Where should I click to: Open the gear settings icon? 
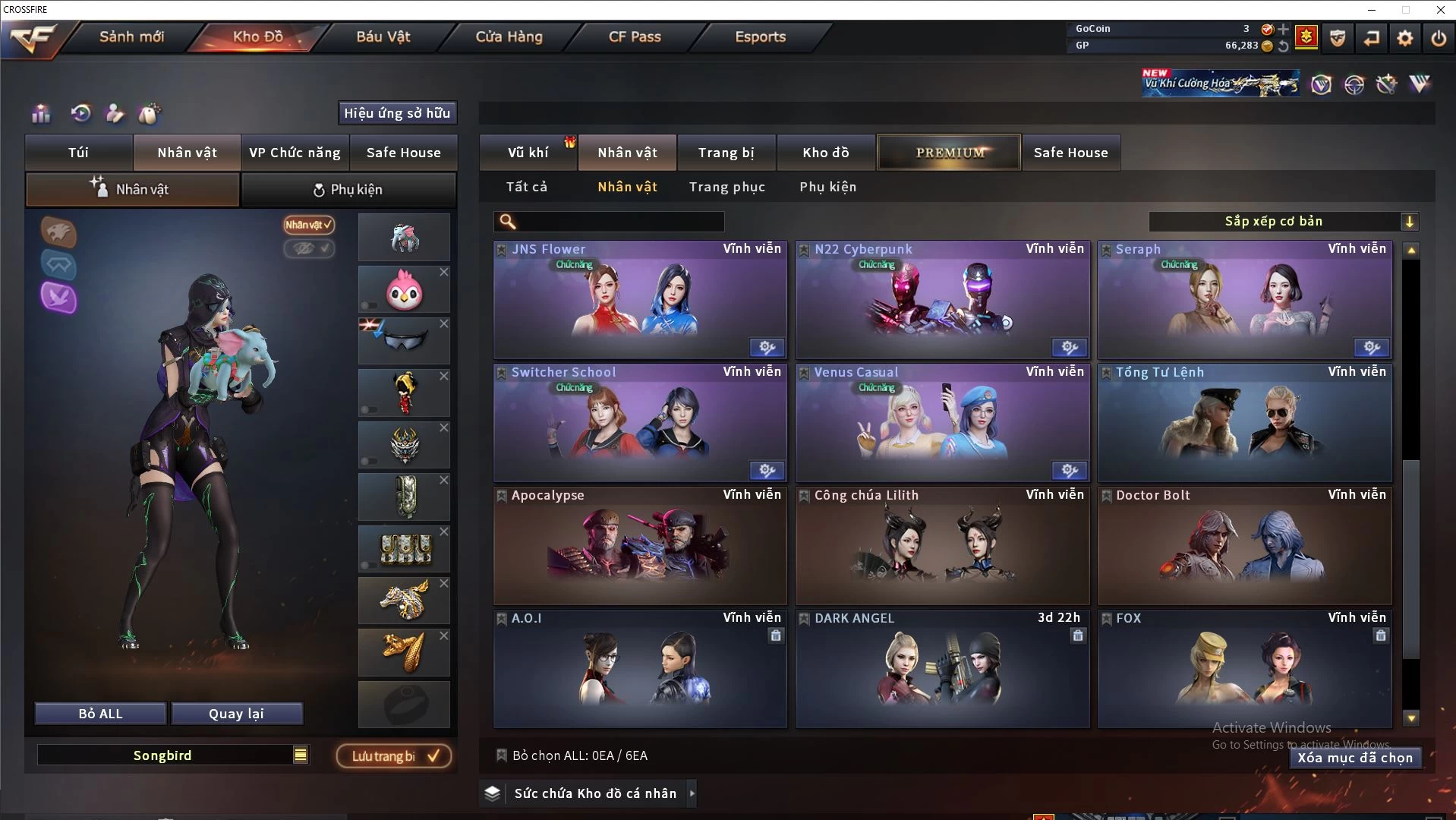tap(1404, 37)
